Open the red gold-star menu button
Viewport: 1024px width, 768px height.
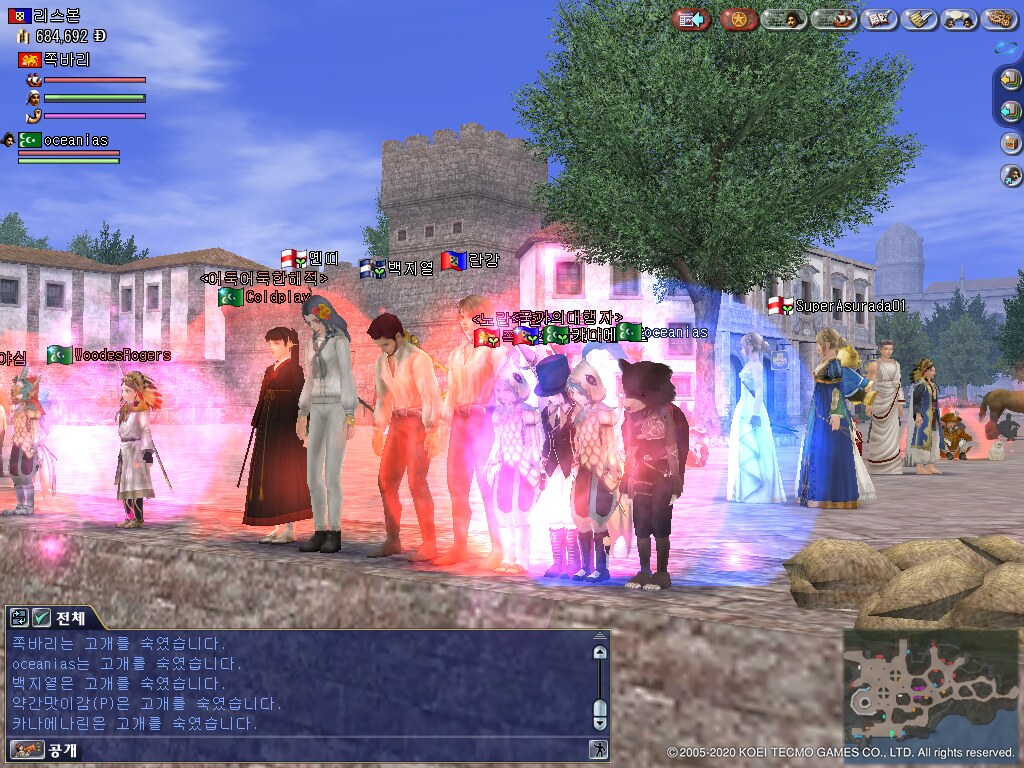[x=739, y=19]
